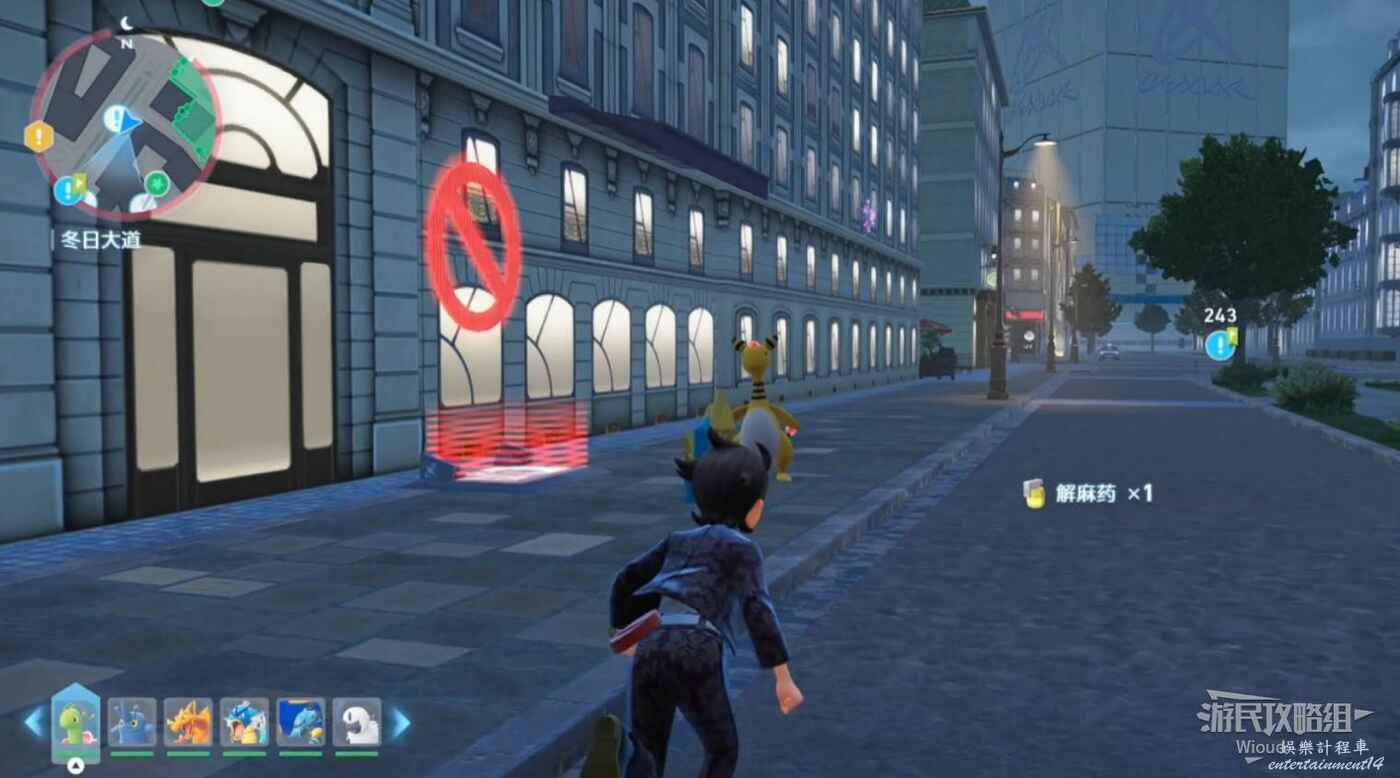The width and height of the screenshot is (1400, 778).
Task: Click the blue quest waypoint marked 243
Action: click(1219, 345)
